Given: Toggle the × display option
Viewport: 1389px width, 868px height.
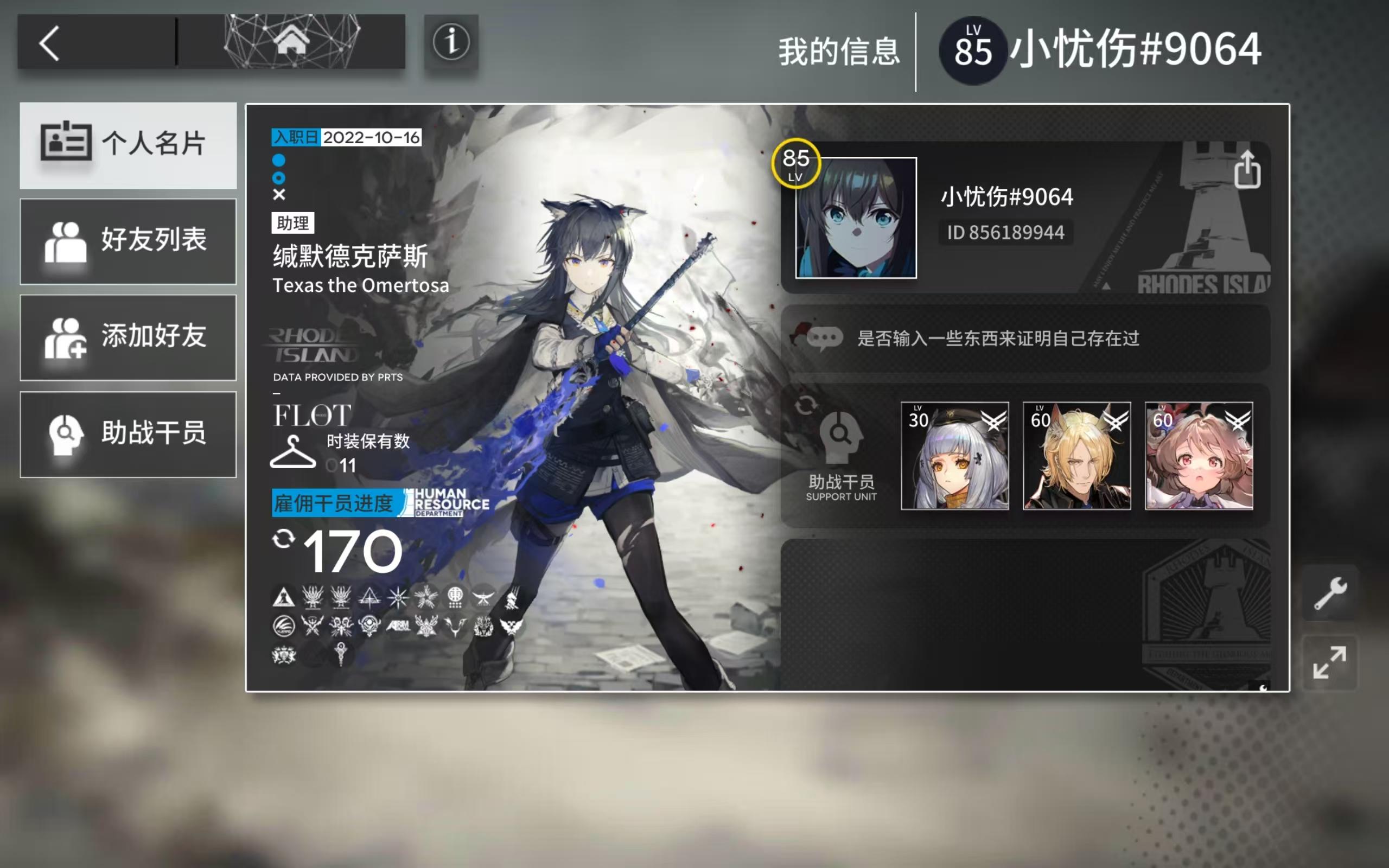Looking at the screenshot, I should pyautogui.click(x=278, y=194).
